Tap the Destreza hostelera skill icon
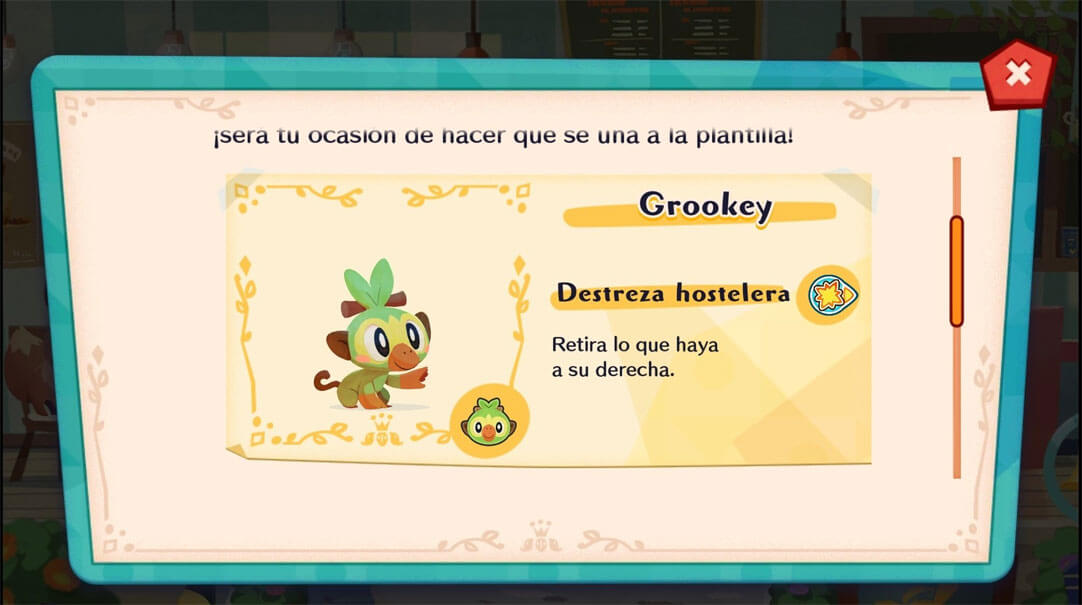This screenshot has width=1082, height=605. tap(828, 295)
